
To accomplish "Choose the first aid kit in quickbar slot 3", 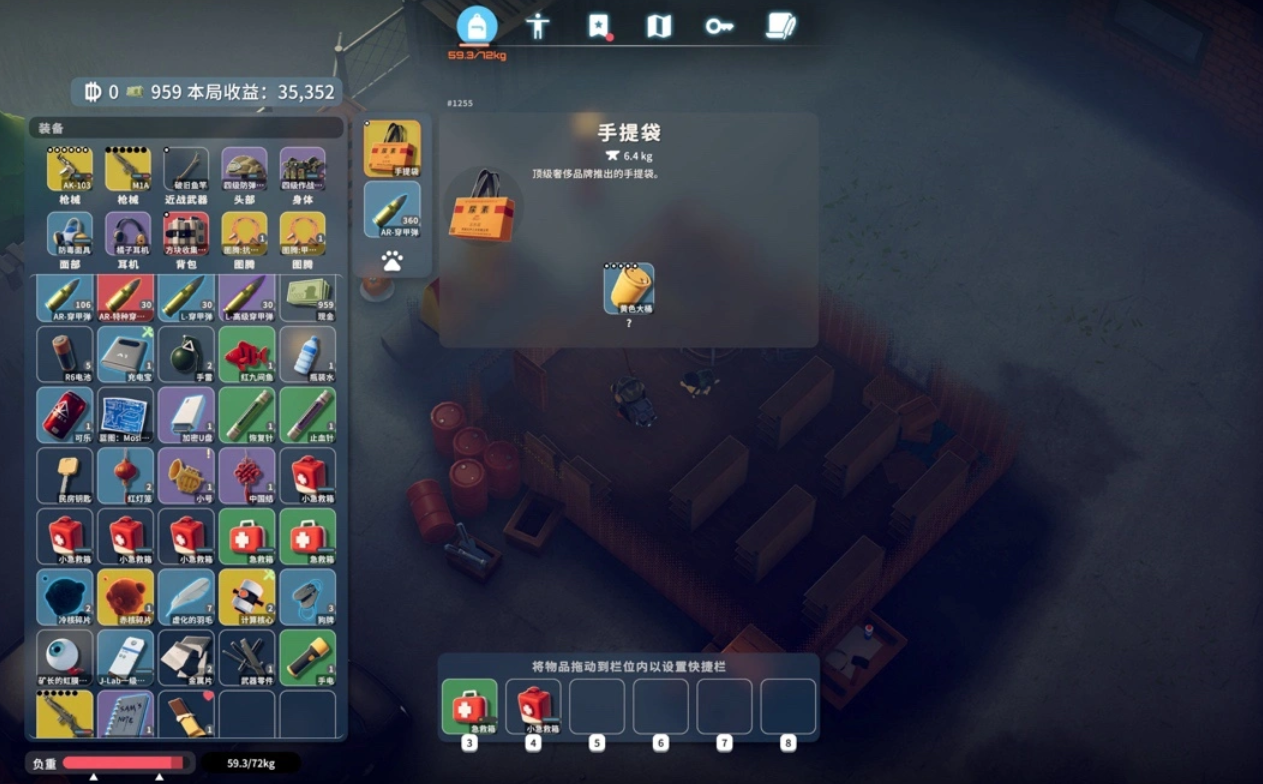I will [x=470, y=707].
